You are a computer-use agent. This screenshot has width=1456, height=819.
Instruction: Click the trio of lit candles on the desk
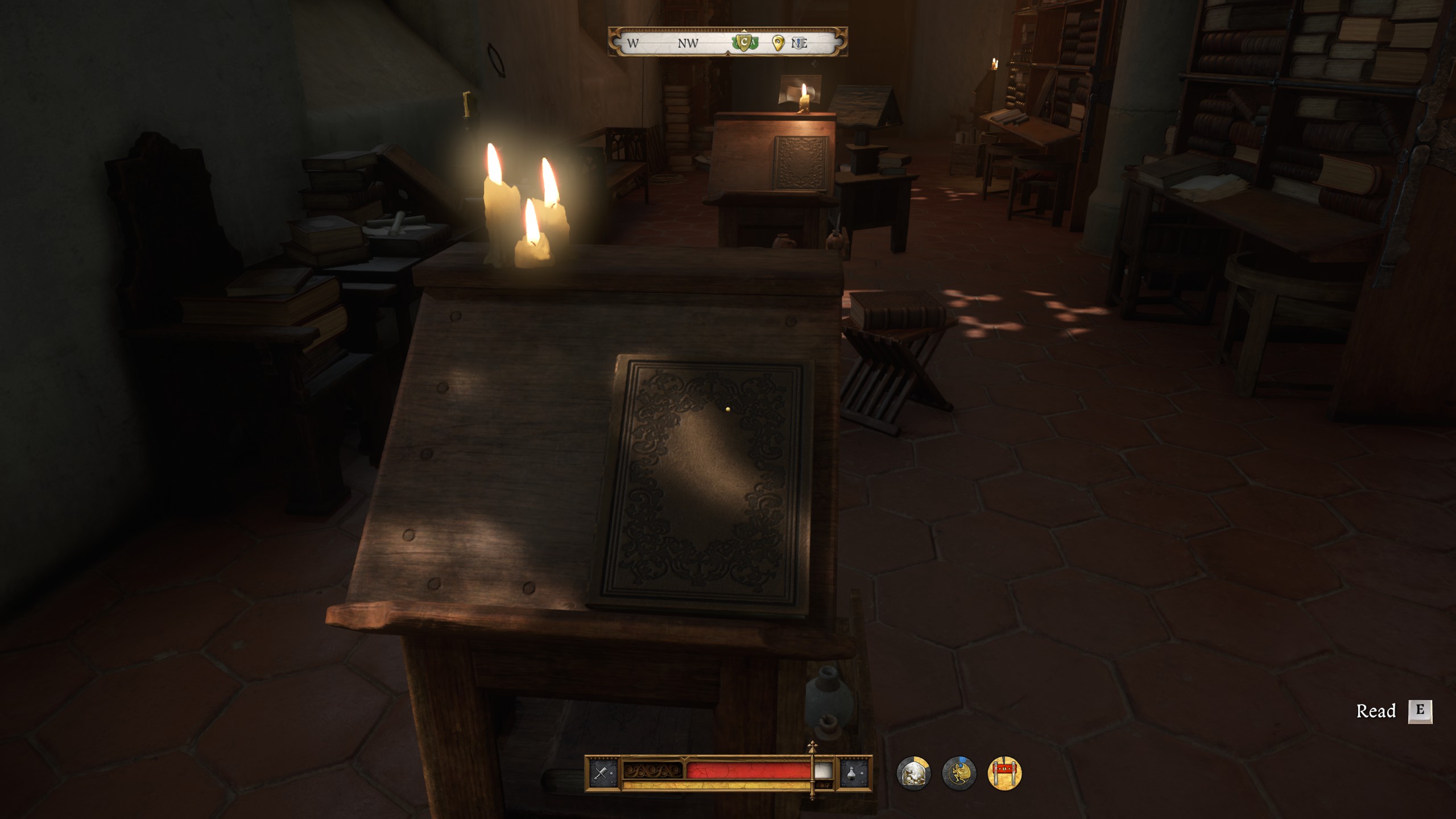pos(523,216)
